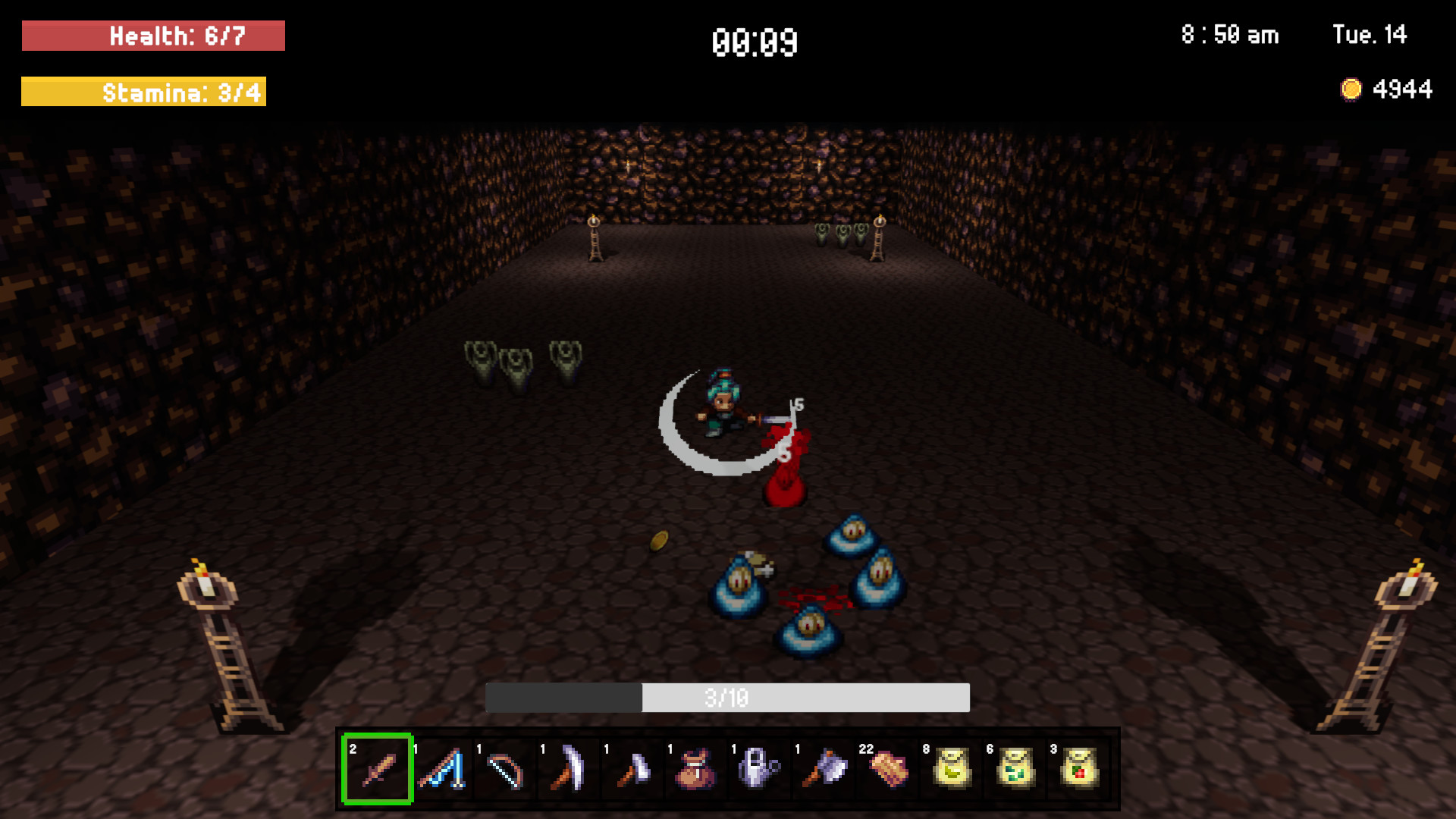Select the small axe hotbar item
The image size is (1456, 819).
pyautogui.click(x=632, y=768)
